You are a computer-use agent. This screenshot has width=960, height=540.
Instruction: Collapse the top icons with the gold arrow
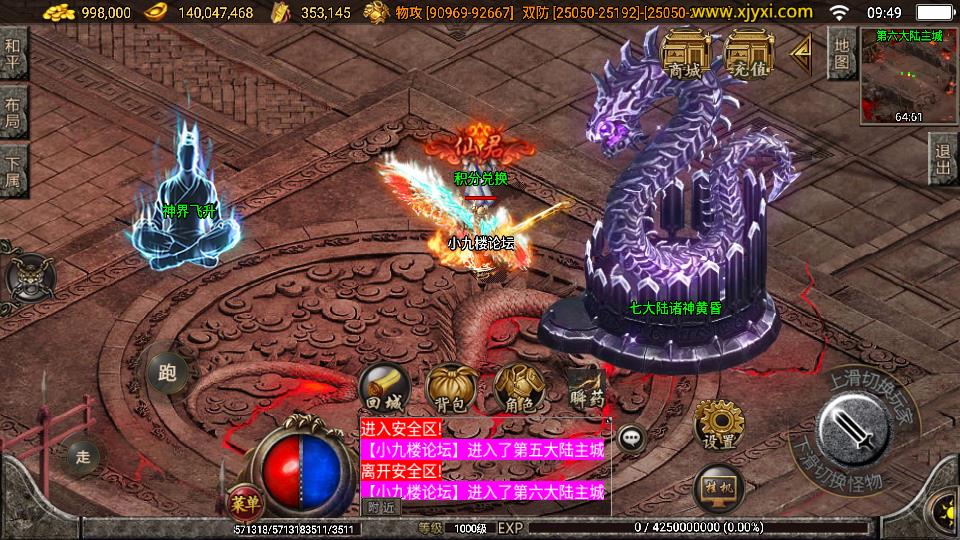(801, 55)
